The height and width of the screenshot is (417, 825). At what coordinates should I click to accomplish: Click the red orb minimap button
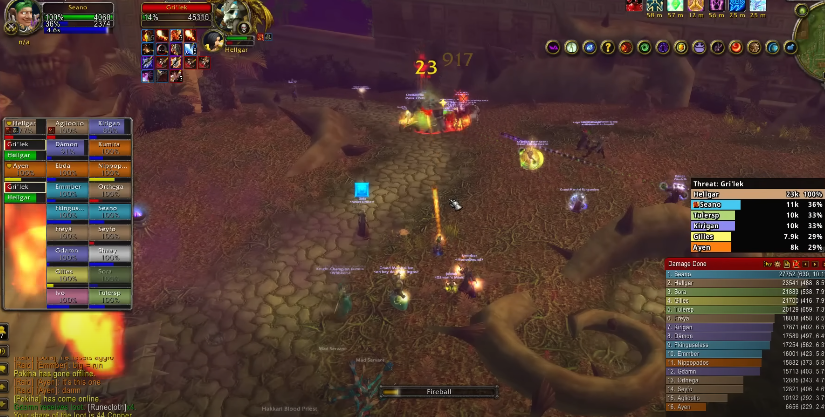click(x=735, y=47)
